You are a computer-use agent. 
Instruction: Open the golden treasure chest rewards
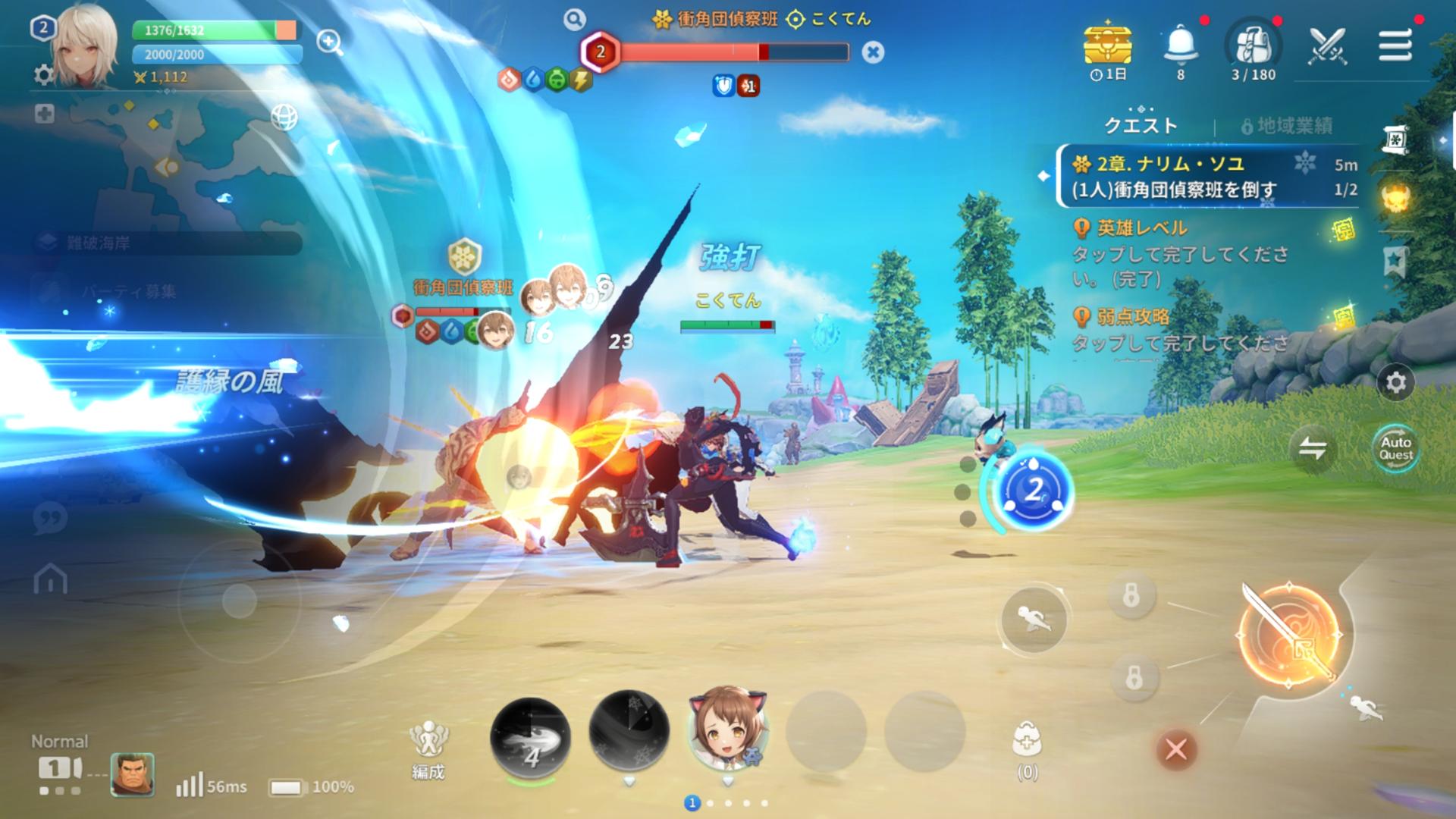click(1108, 44)
